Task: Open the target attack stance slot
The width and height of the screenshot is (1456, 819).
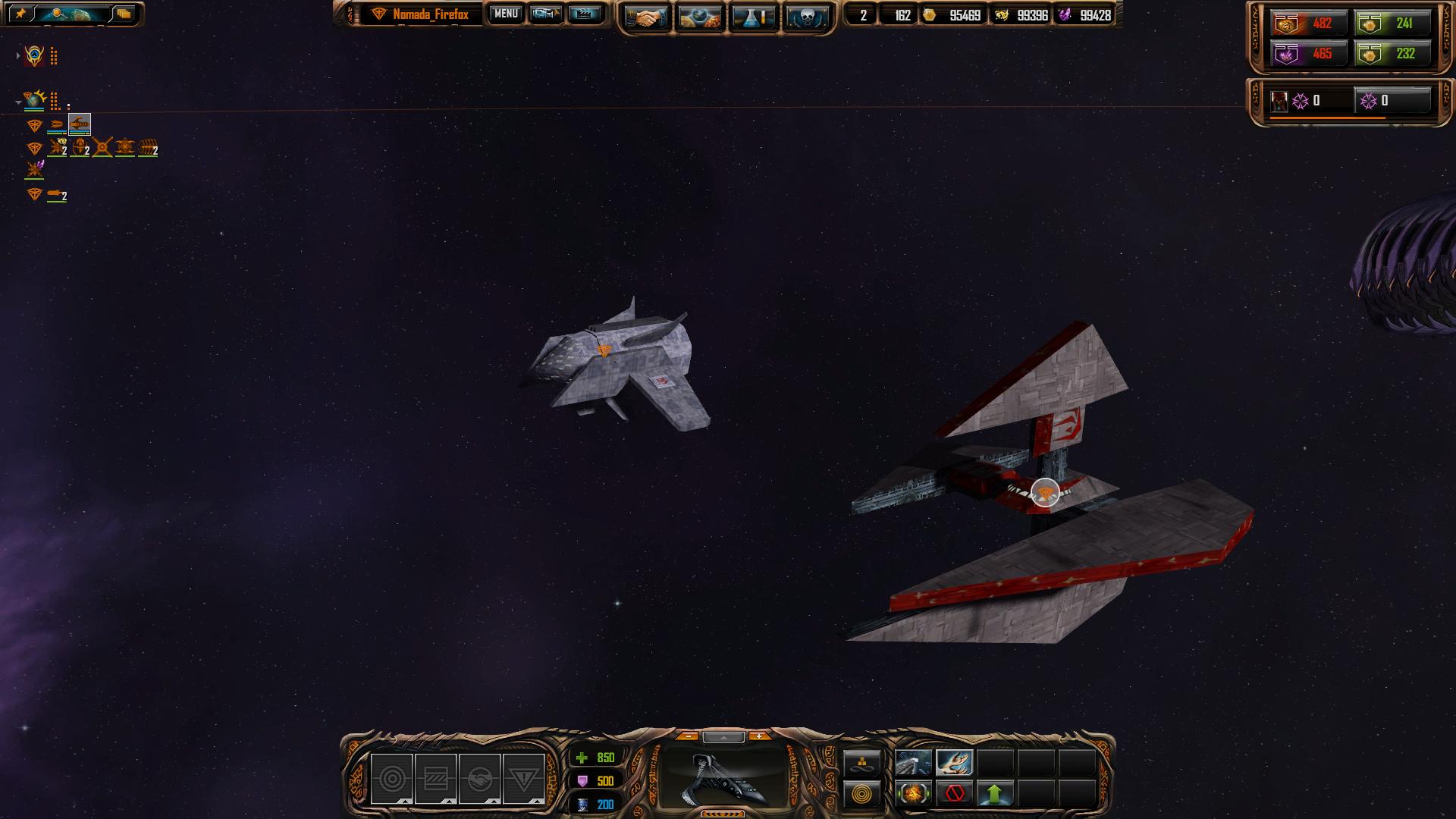Action: tap(392, 779)
